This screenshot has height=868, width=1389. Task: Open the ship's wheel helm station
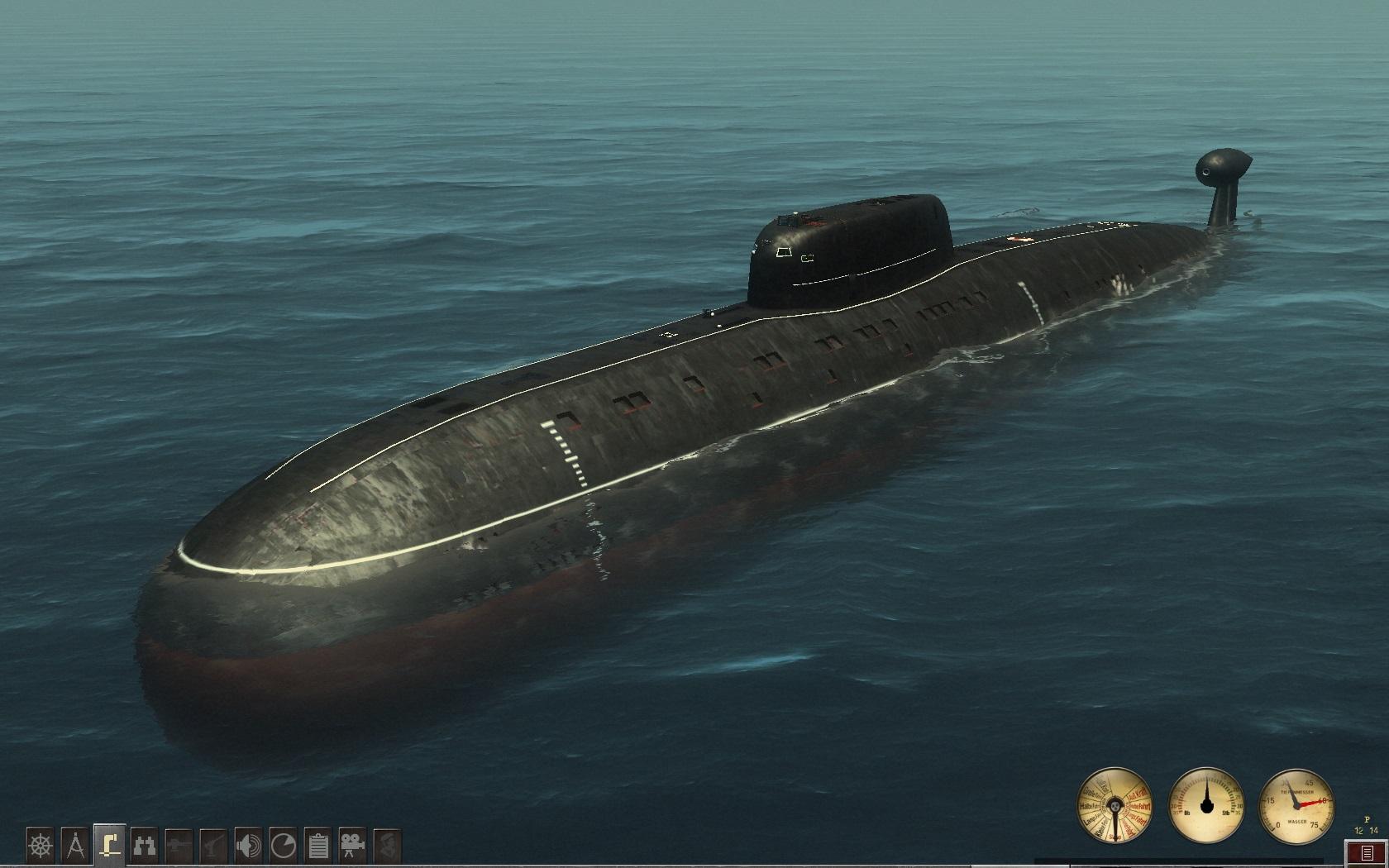[41, 846]
